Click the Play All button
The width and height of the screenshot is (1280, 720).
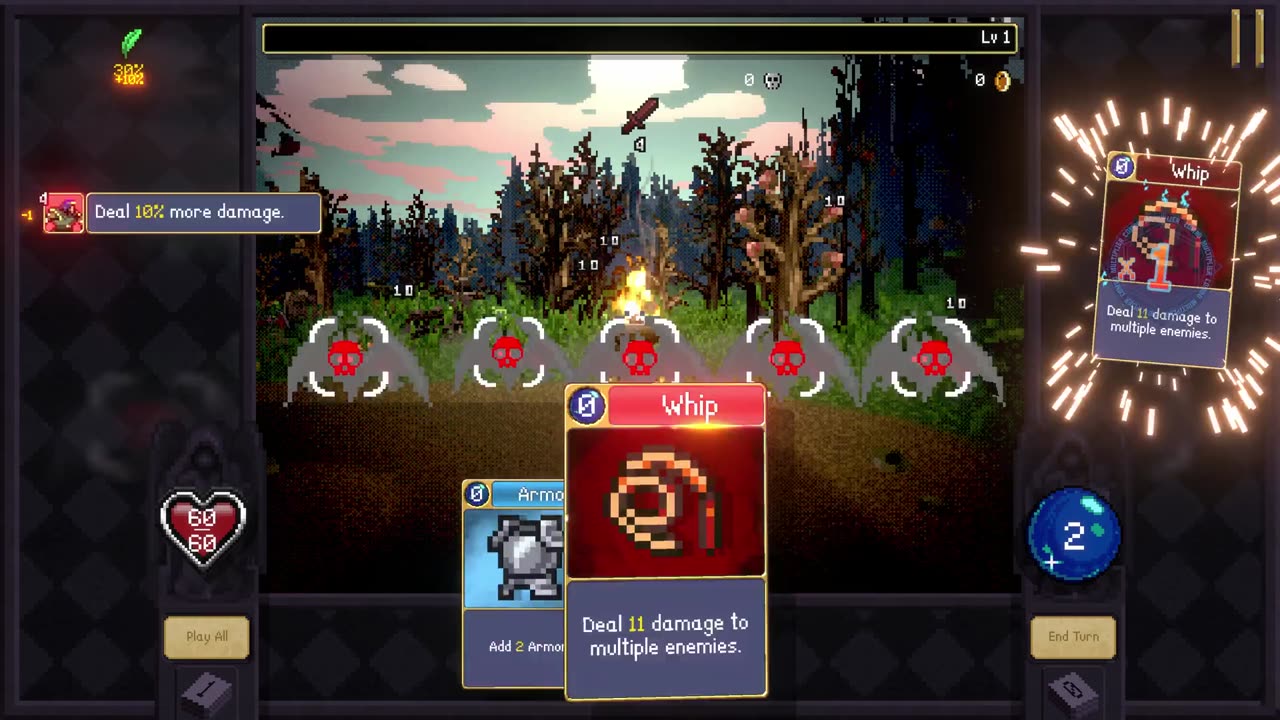(x=207, y=637)
